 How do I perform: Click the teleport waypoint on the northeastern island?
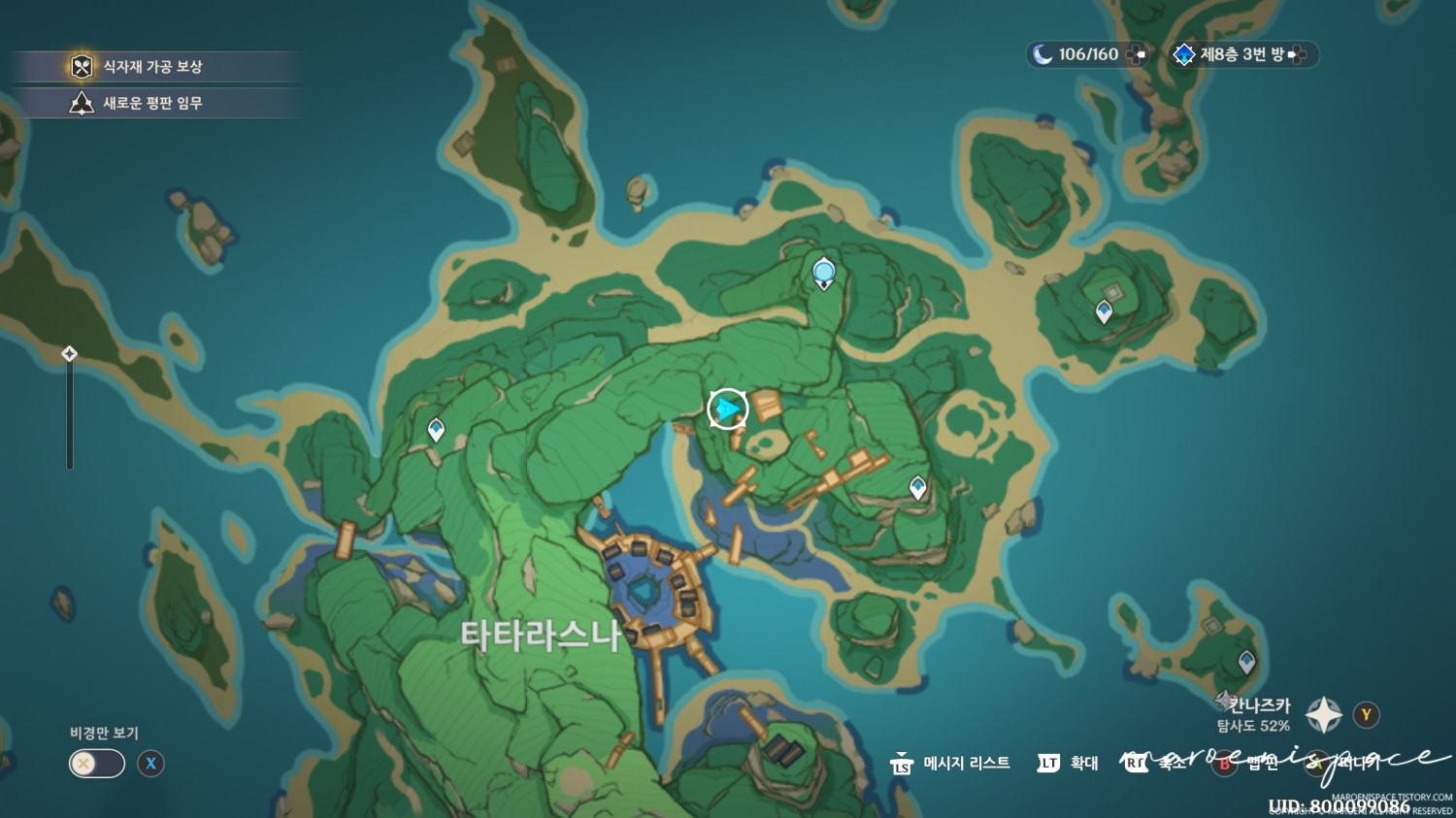[x=1103, y=311]
